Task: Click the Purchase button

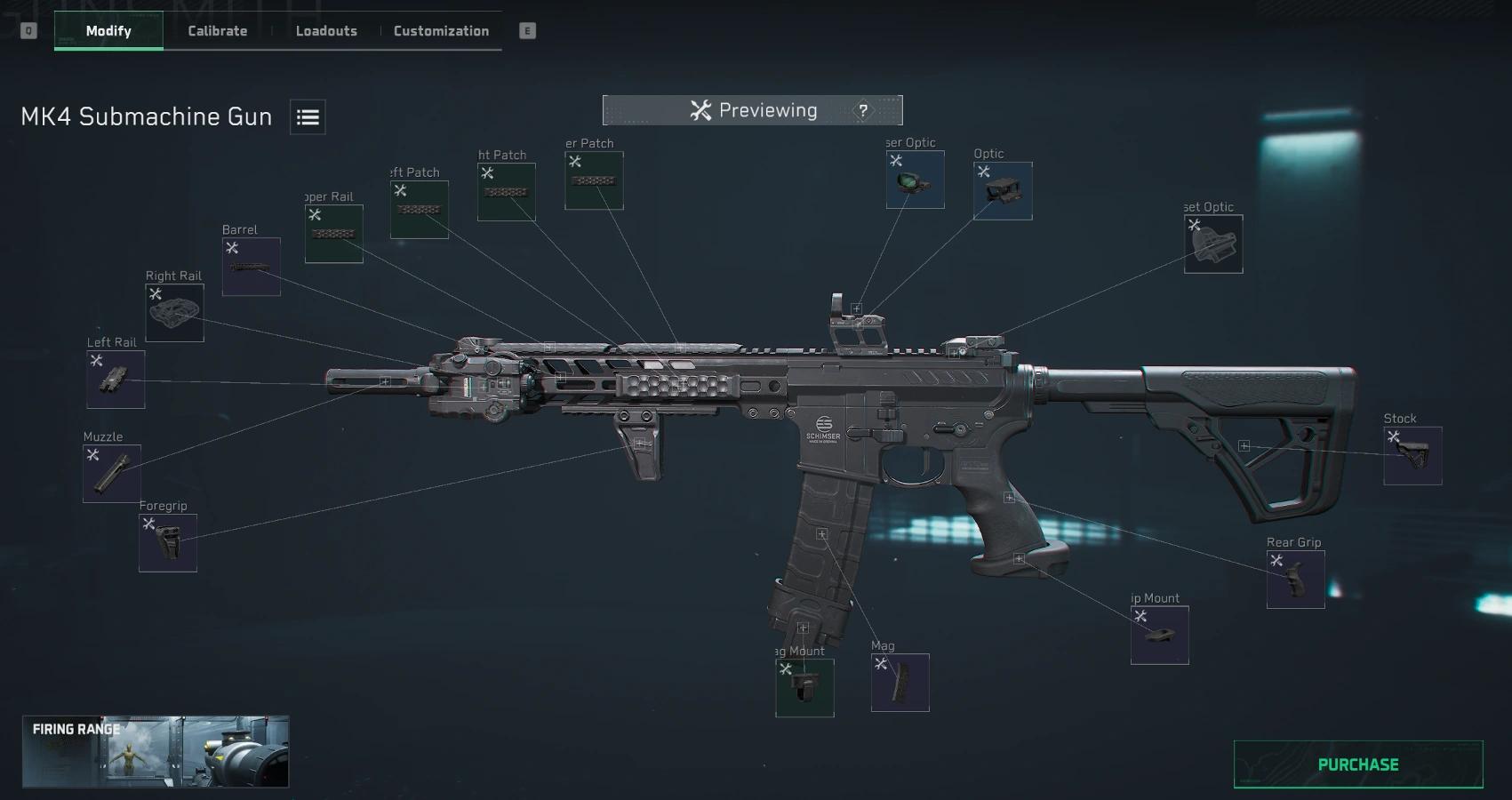Action: click(x=1357, y=763)
